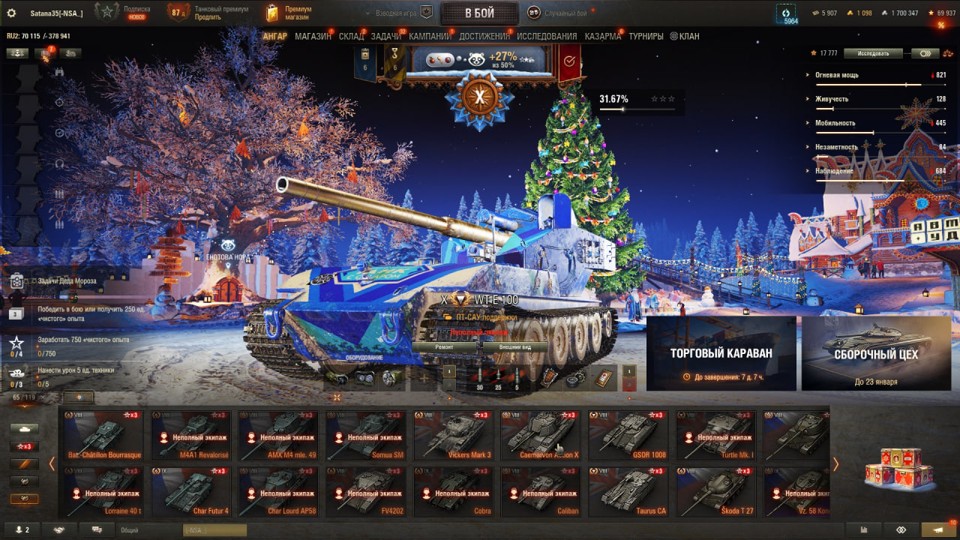
Task: Open the Торговый караван event banner
Action: 721,353
